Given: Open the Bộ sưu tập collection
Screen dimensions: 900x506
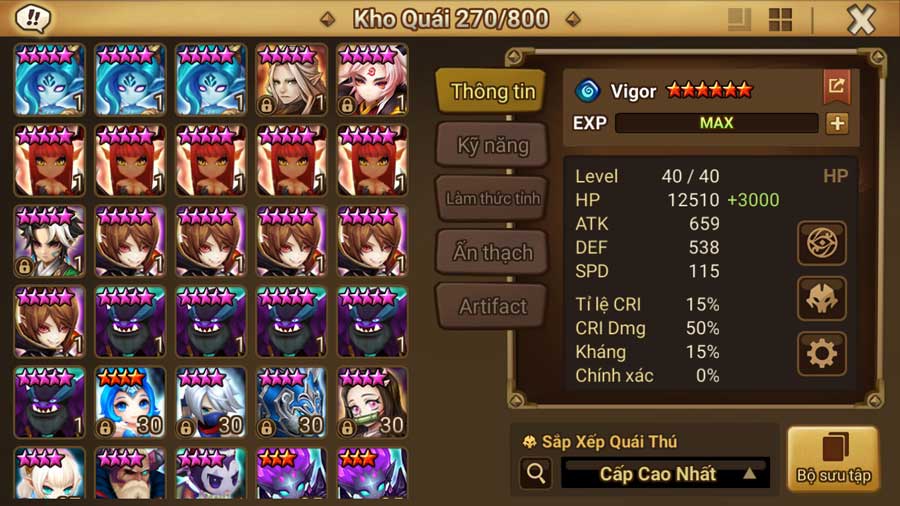Looking at the screenshot, I should pos(832,459).
